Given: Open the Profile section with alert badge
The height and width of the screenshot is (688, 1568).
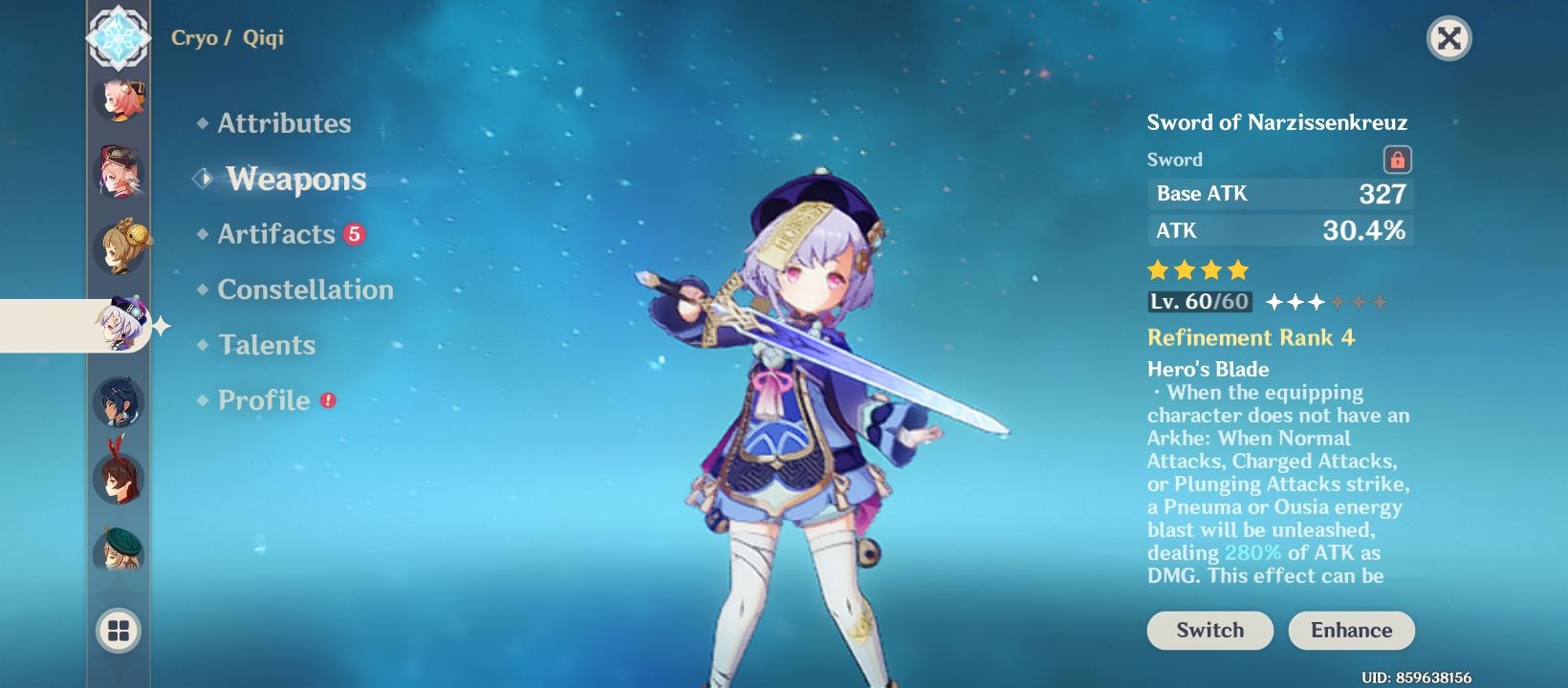Looking at the screenshot, I should point(256,400).
